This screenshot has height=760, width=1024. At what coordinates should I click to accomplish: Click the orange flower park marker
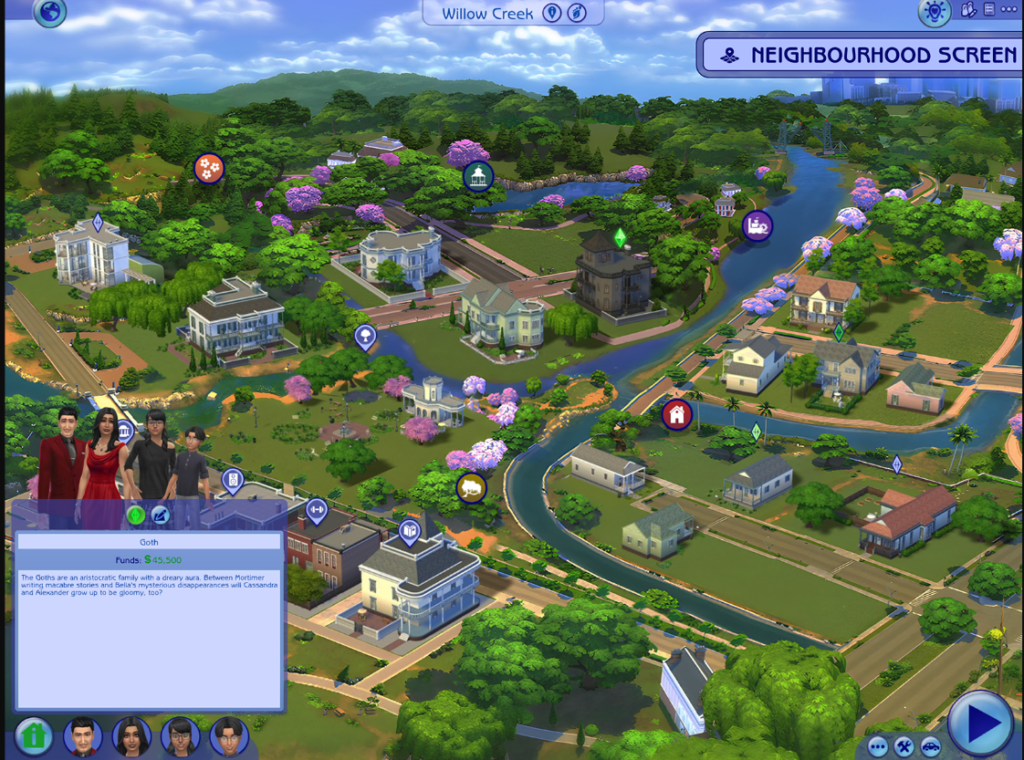click(208, 168)
